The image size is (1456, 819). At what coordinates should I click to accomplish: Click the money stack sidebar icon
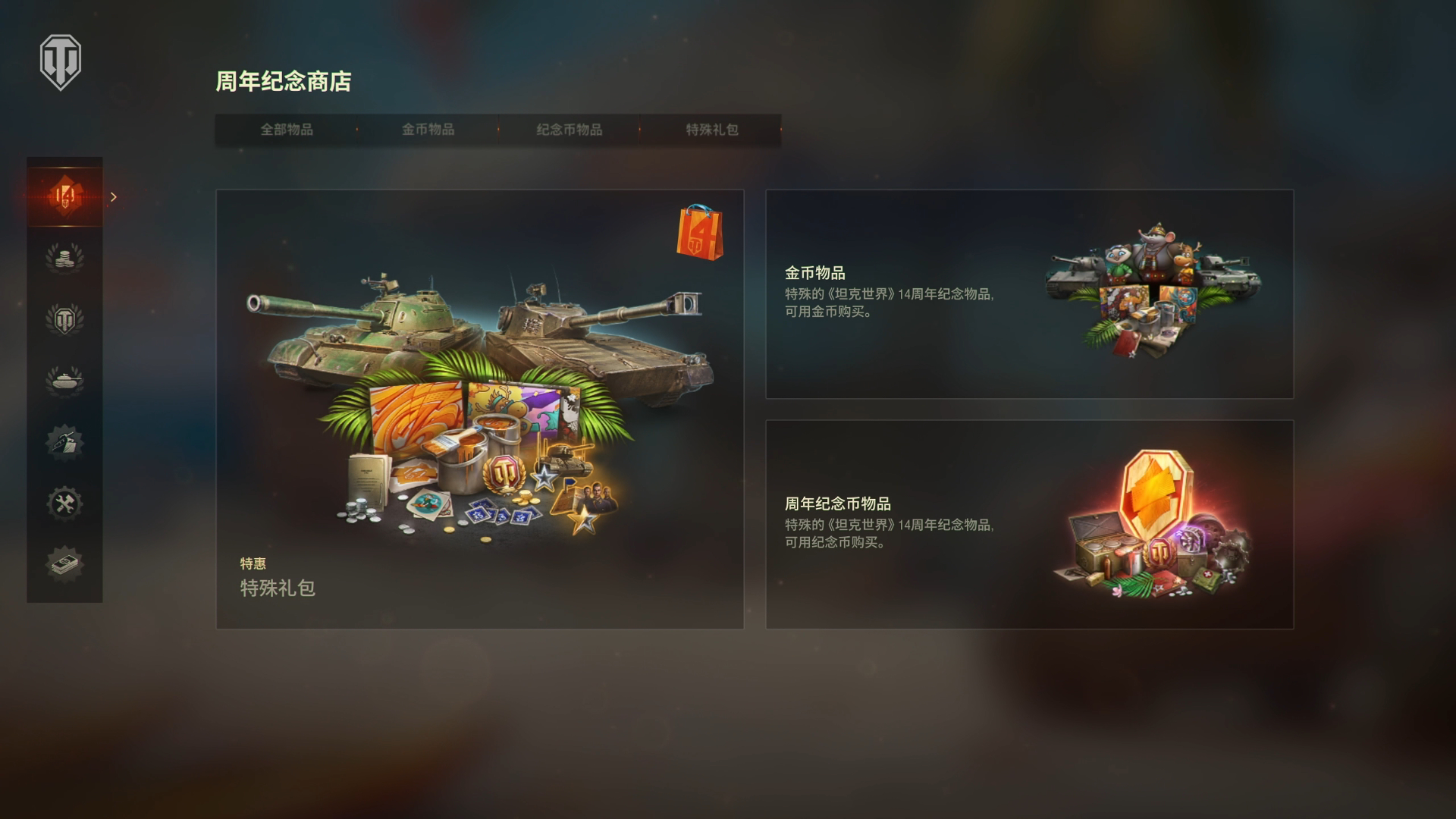(64, 565)
